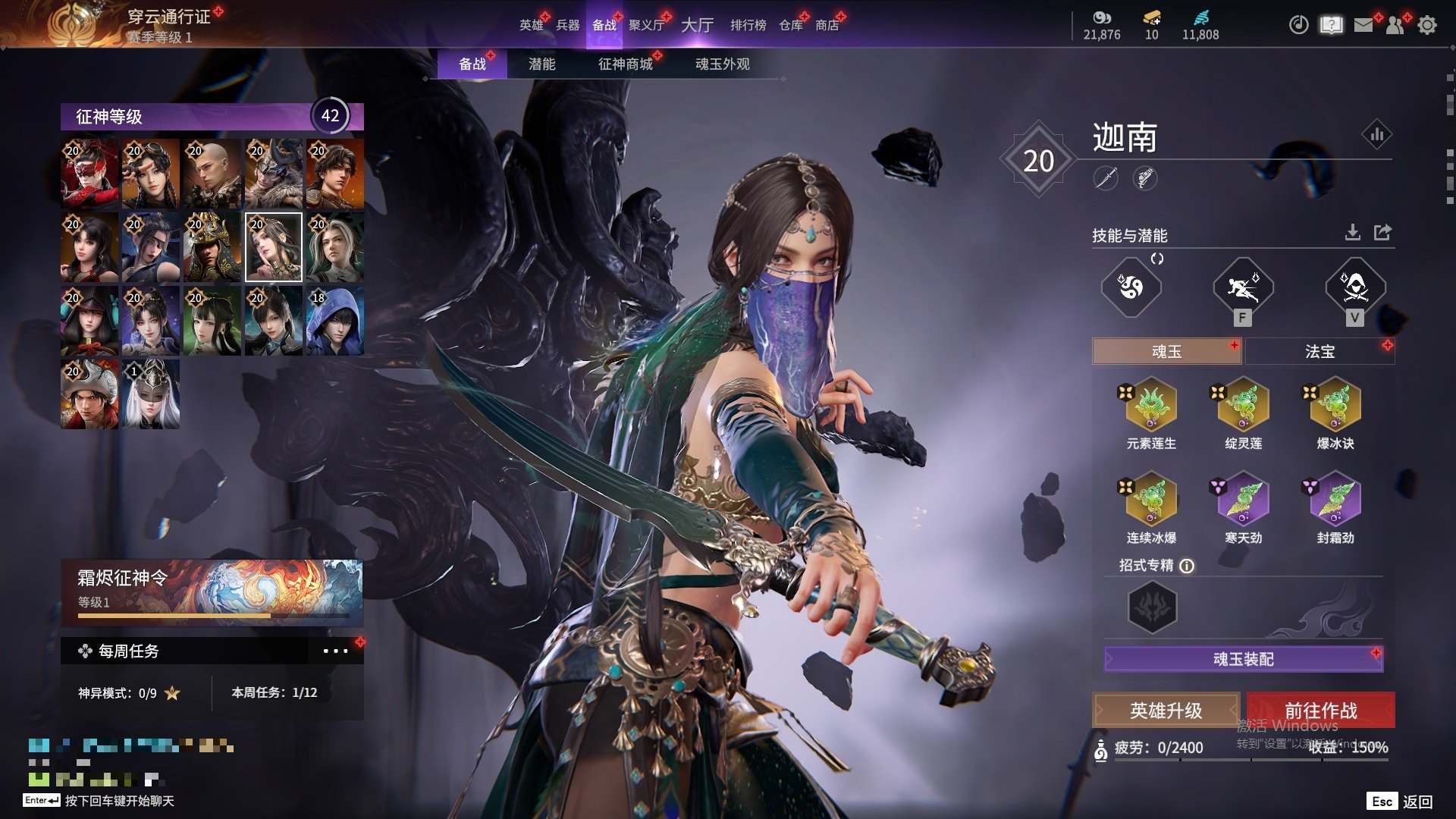The image size is (1456, 819).
Task: Open the 潜能 sub-tab
Action: [541, 64]
